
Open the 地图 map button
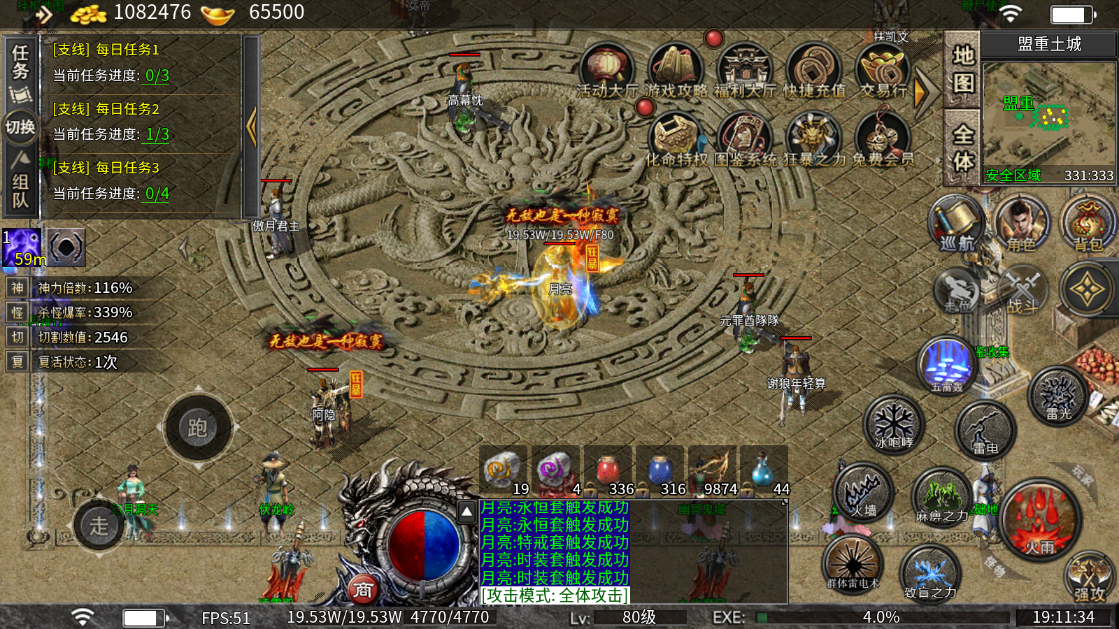coord(962,67)
